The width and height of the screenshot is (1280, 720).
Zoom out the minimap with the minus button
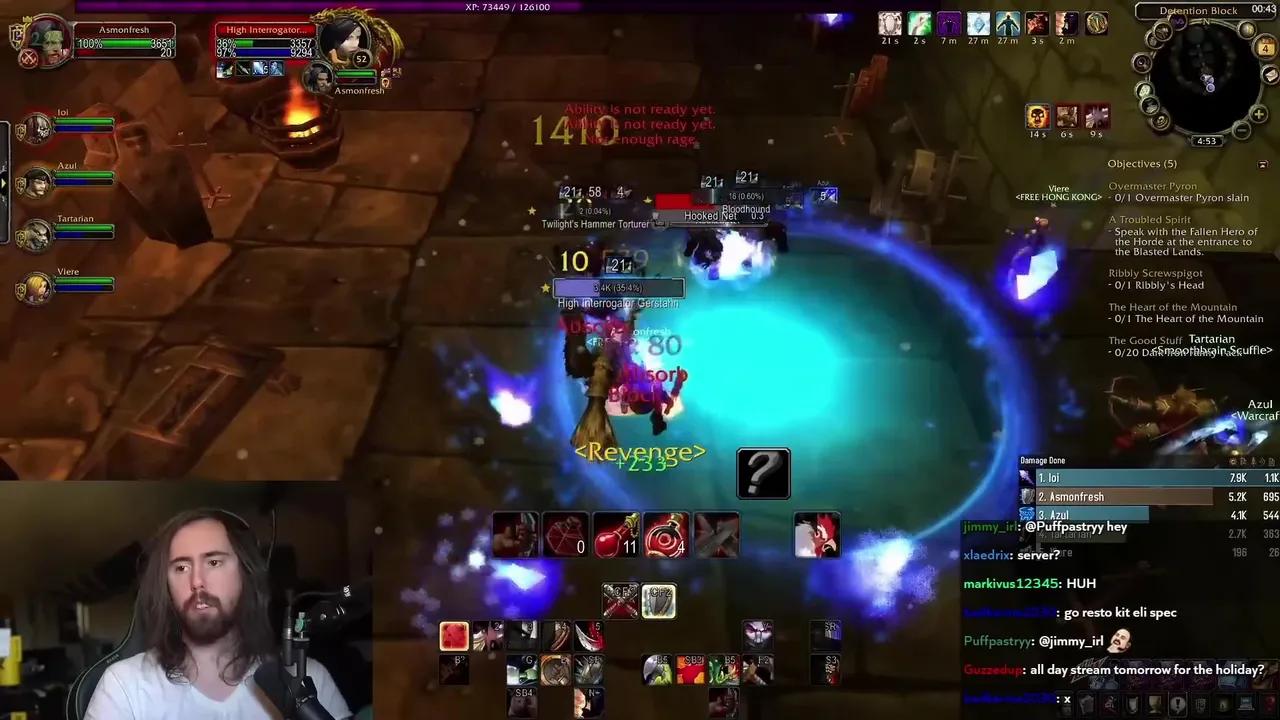[x=1240, y=129]
